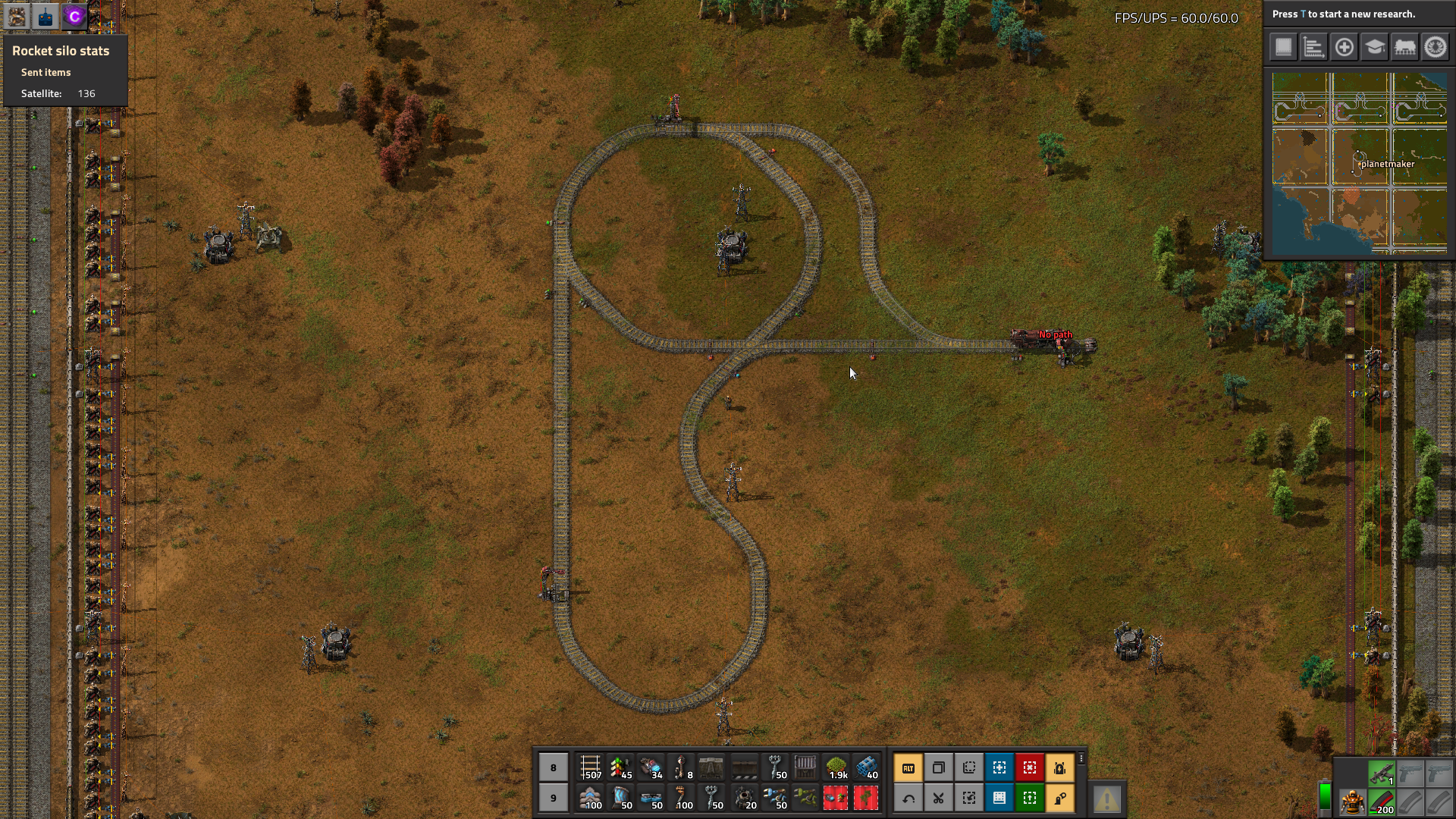Create a new blueprint via the blue shortcut
Image resolution: width=1456 pixels, height=819 pixels.
coord(999,767)
